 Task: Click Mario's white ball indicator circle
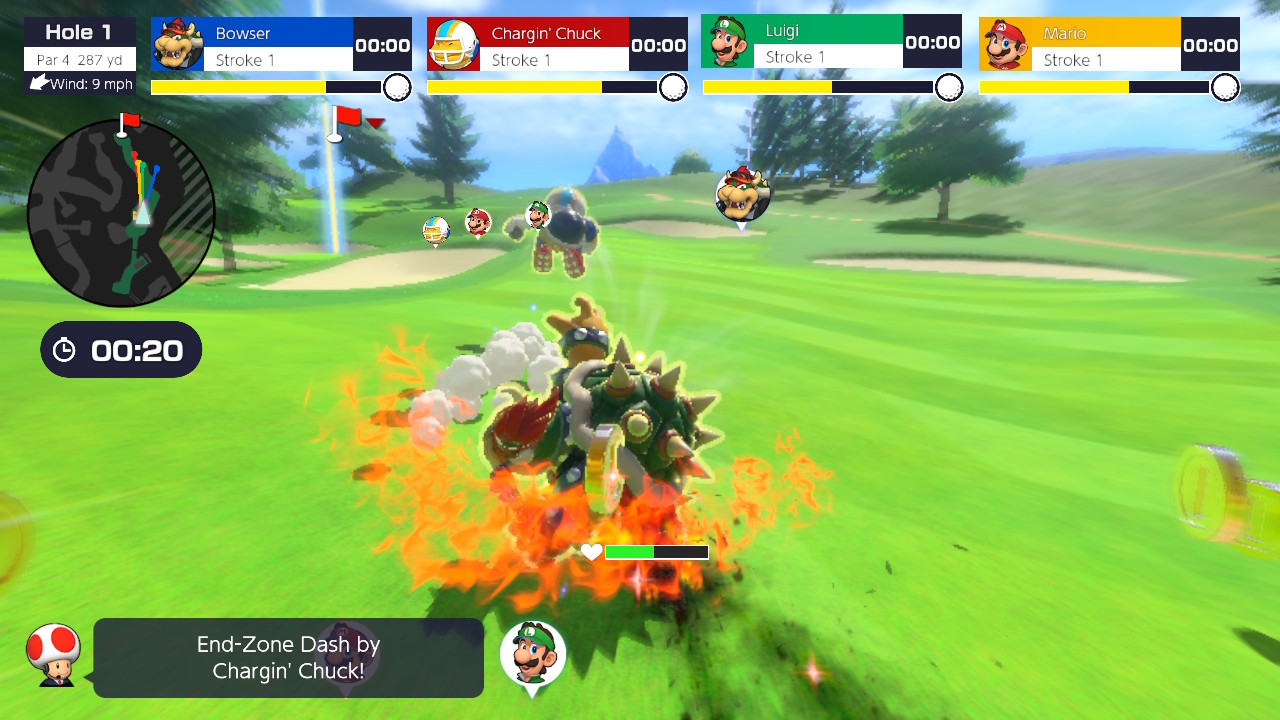pyautogui.click(x=1227, y=88)
